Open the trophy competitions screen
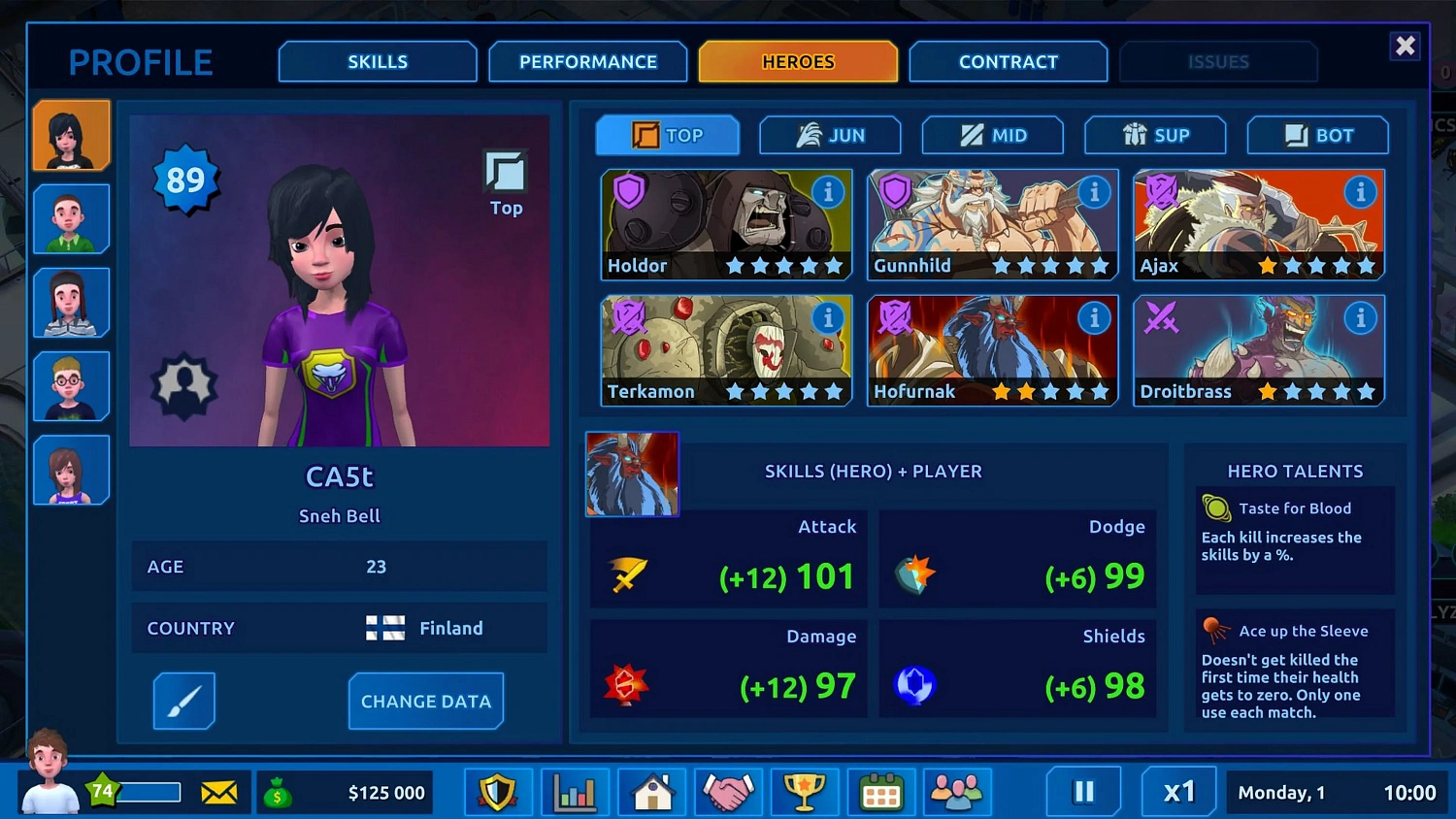Image resolution: width=1456 pixels, height=819 pixels. 804,792
